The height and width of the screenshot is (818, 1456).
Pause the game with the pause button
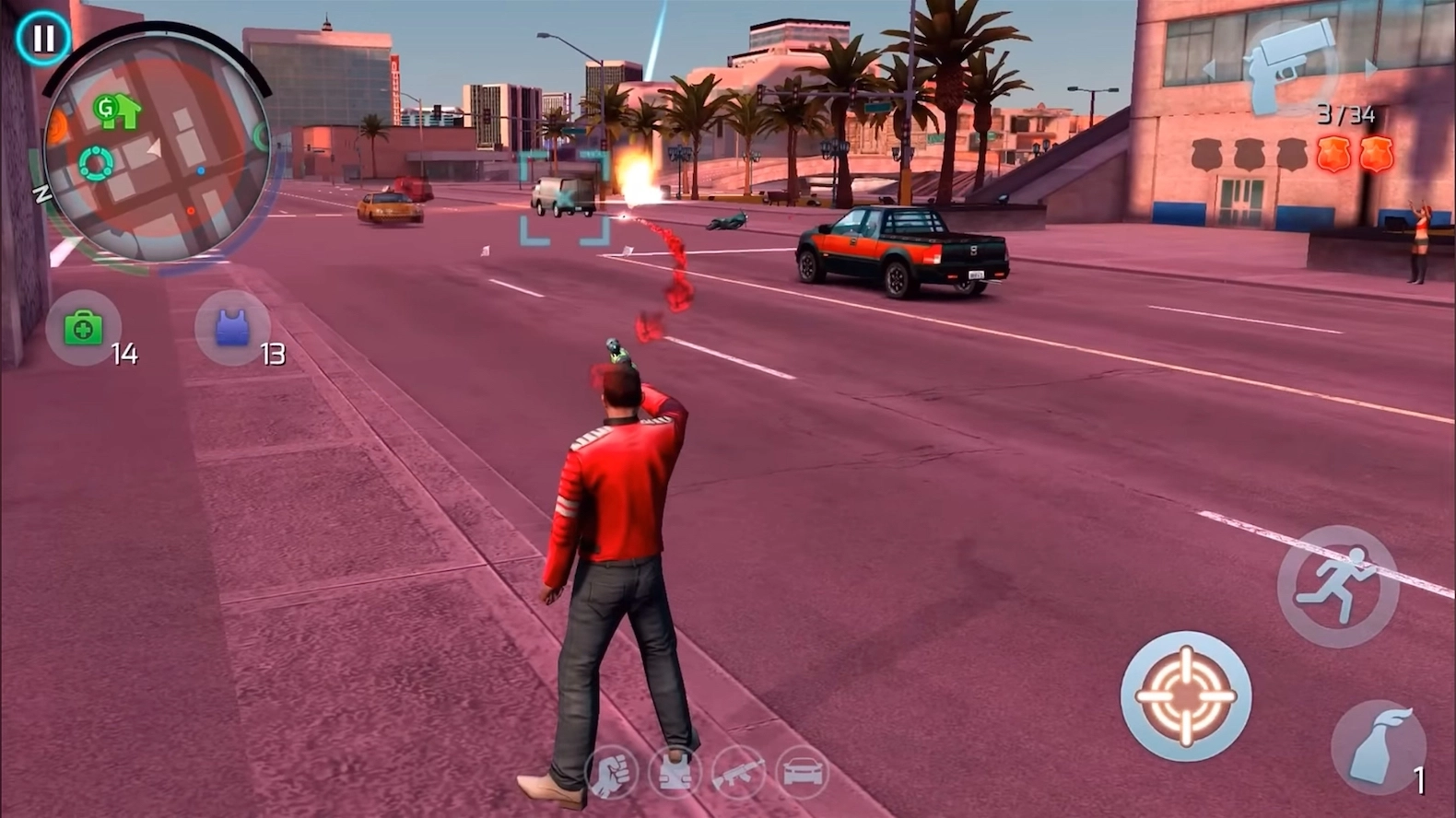(42, 39)
